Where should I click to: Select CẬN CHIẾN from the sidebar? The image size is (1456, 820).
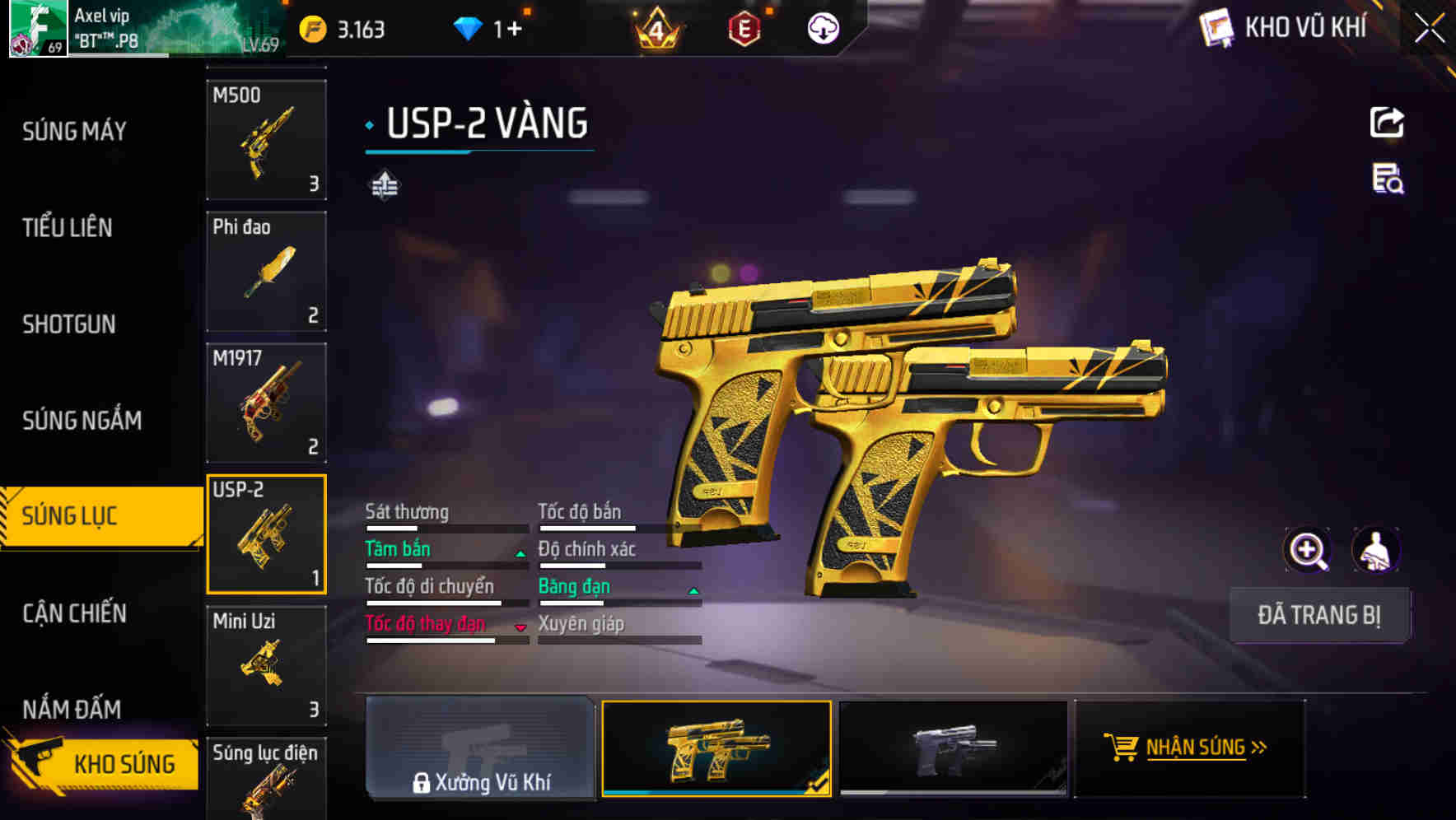[x=73, y=613]
